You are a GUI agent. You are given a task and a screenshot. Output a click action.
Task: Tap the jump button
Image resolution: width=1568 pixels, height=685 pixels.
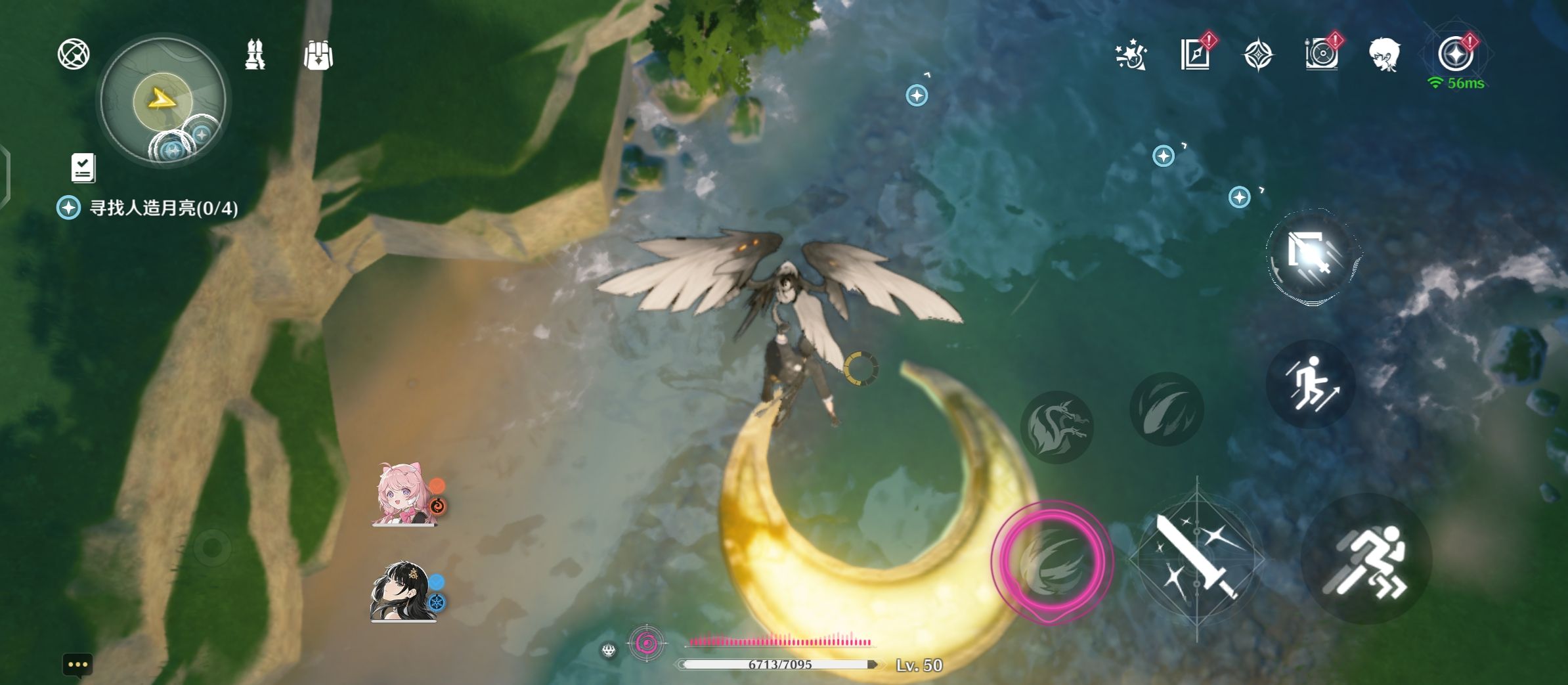point(1311,385)
